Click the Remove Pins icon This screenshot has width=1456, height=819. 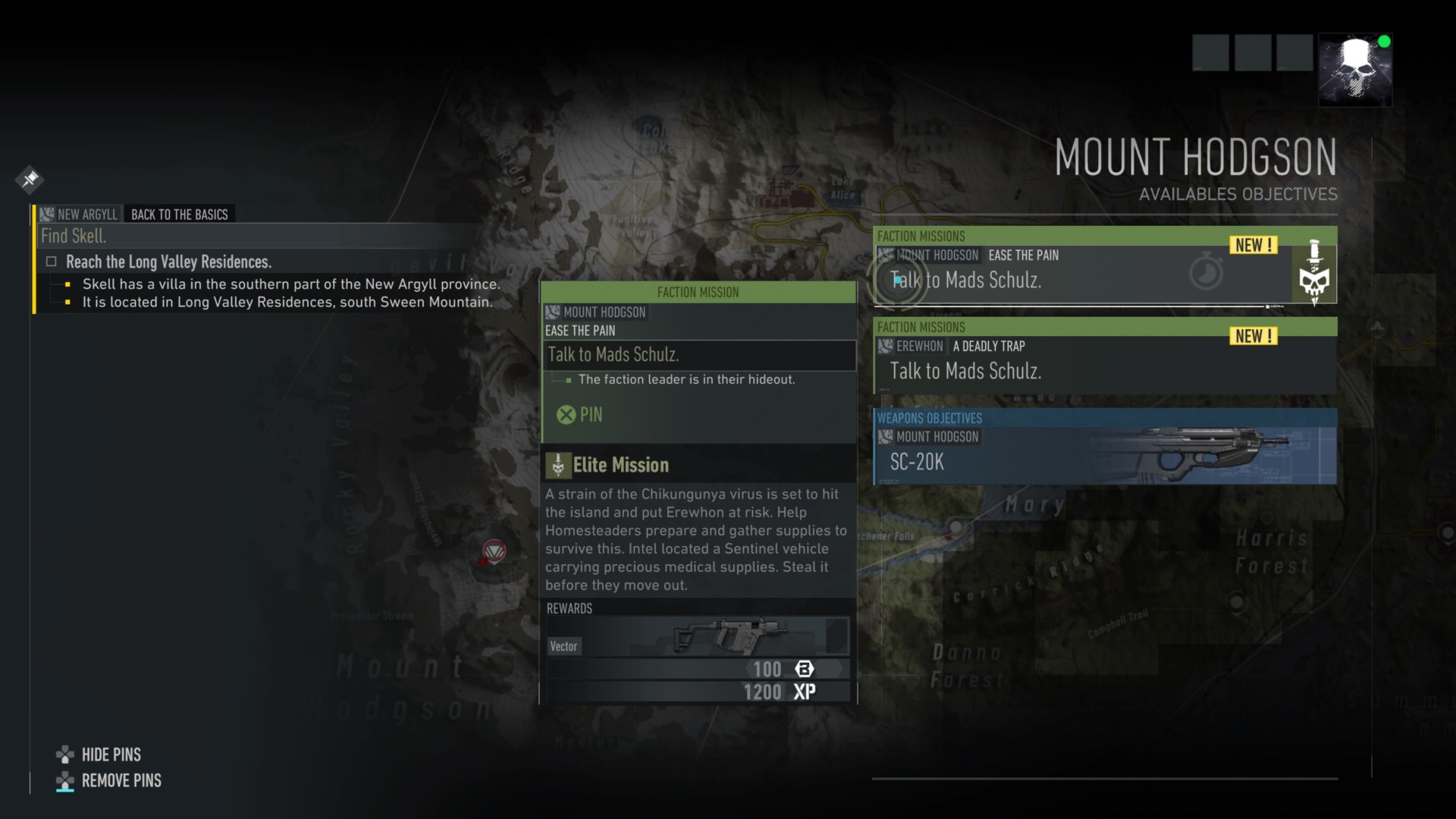[64, 781]
